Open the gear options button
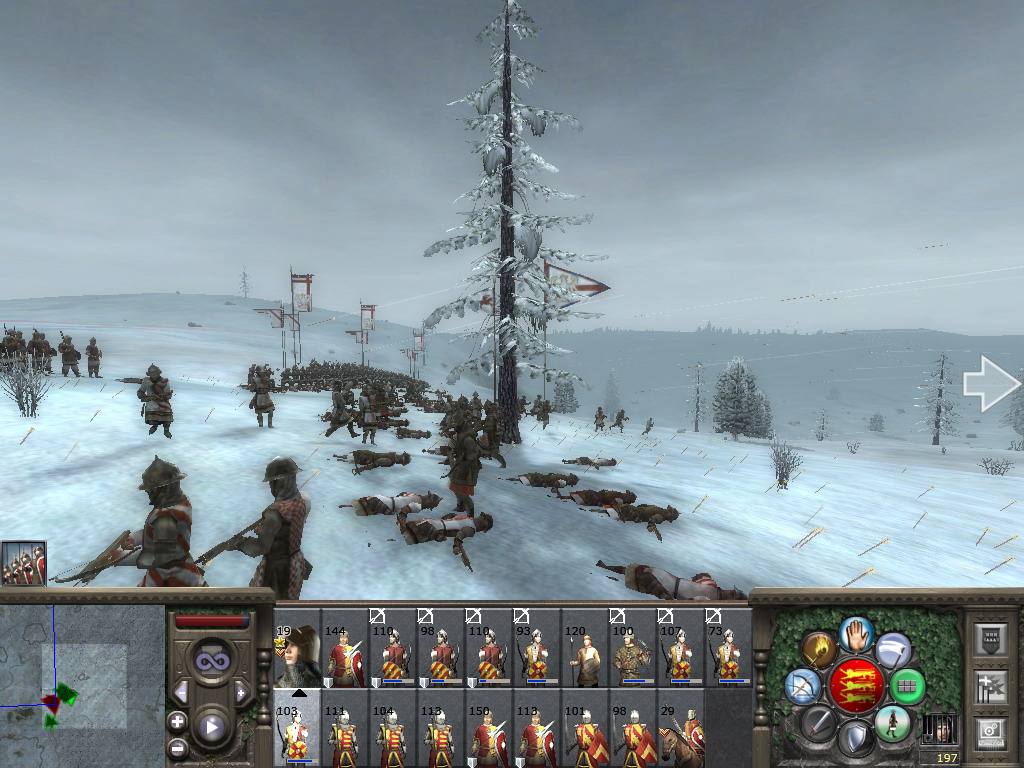This screenshot has width=1024, height=768. click(989, 731)
